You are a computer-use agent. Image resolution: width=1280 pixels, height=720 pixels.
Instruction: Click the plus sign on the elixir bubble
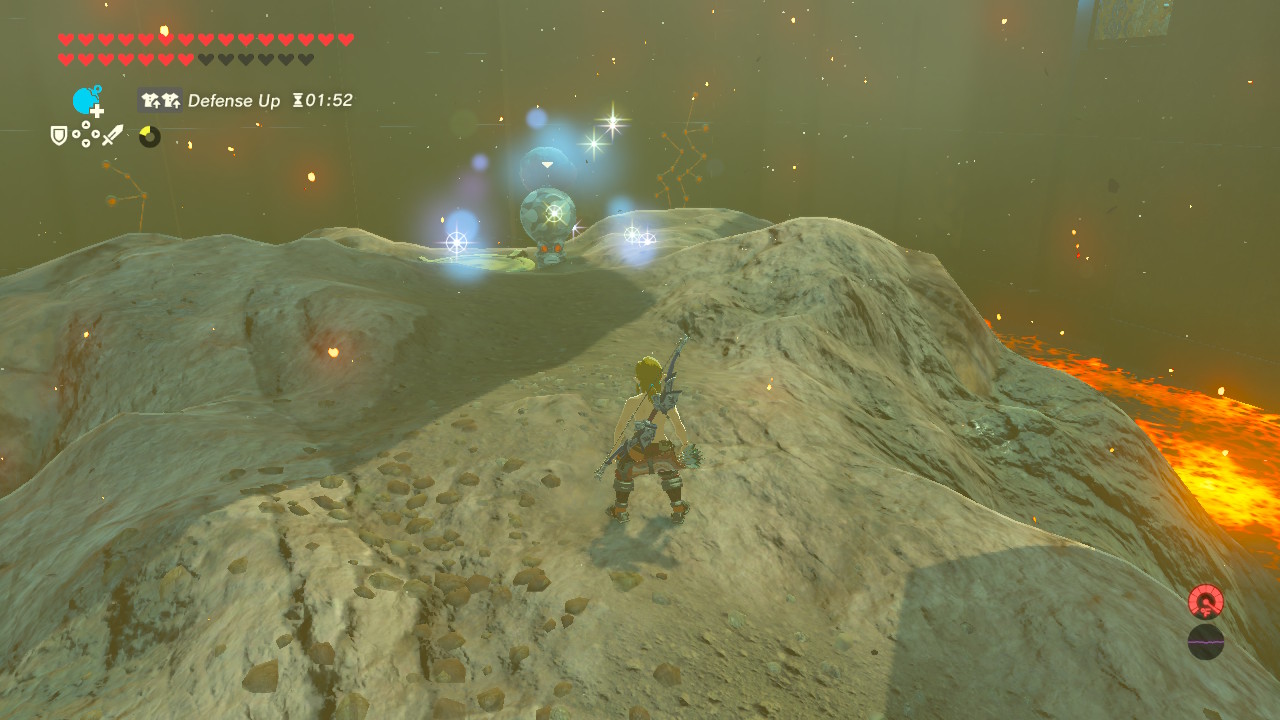(97, 111)
